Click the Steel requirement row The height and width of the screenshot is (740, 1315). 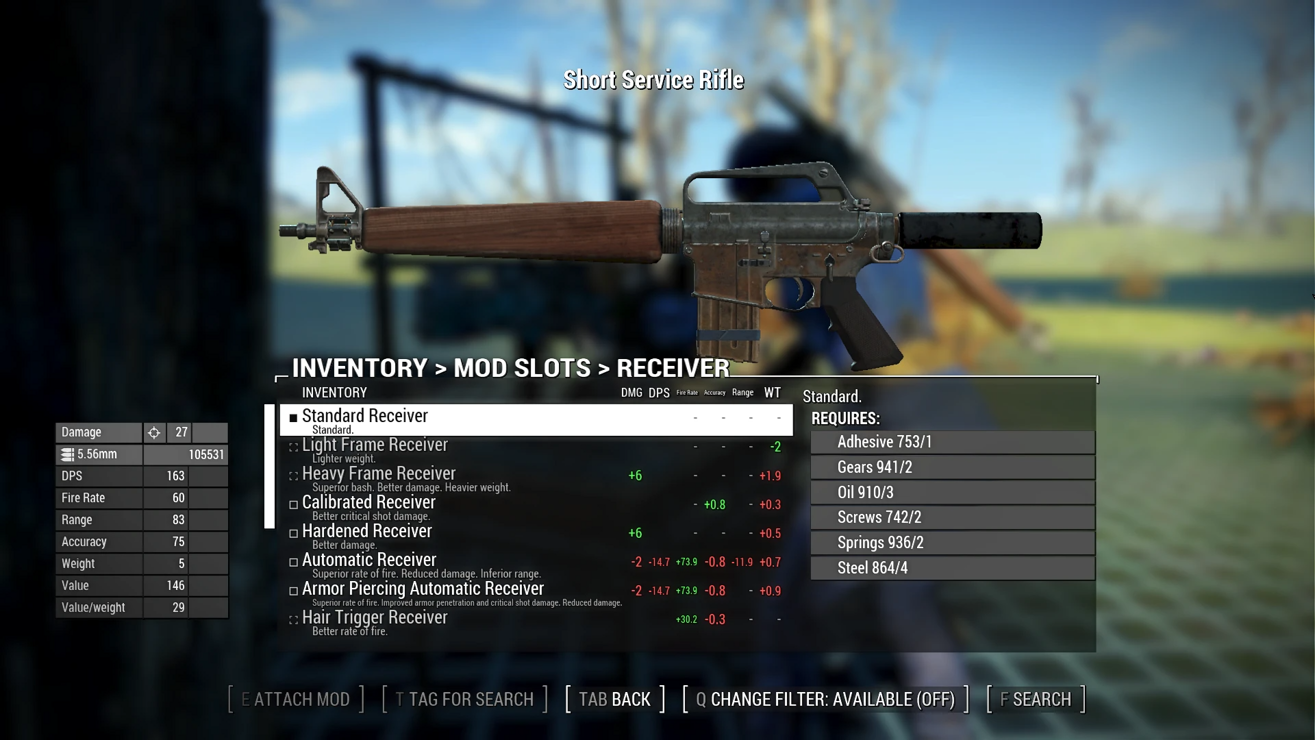point(952,568)
